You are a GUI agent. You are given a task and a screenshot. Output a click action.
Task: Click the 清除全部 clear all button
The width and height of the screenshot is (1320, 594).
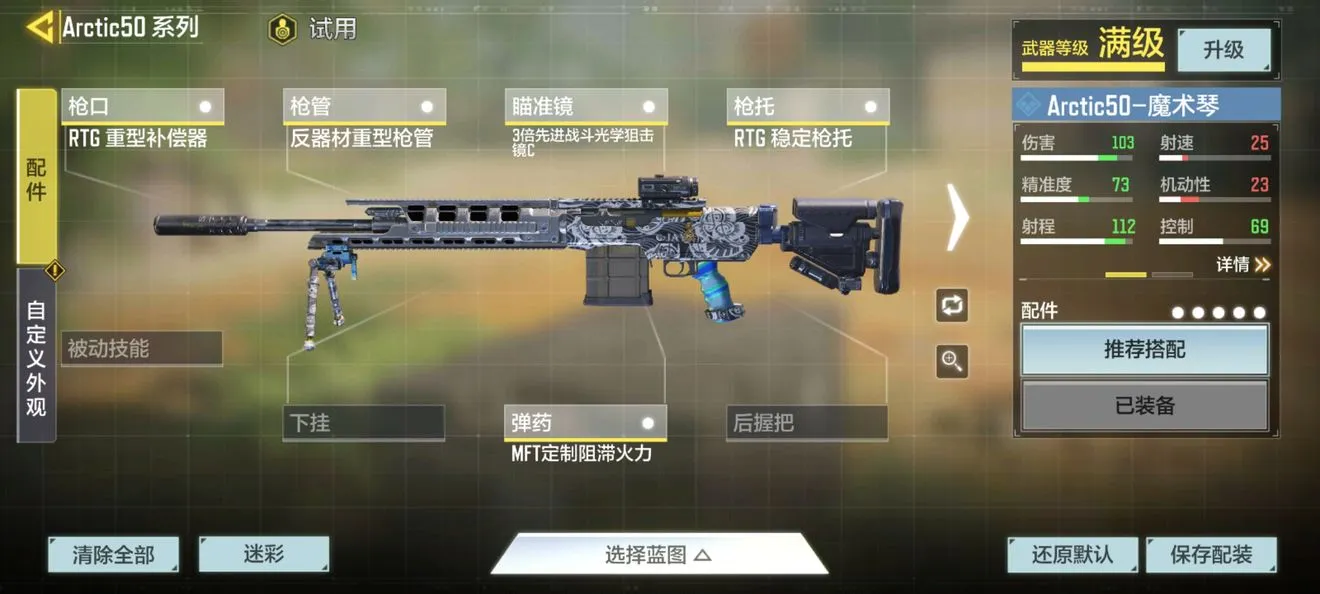[x=113, y=555]
